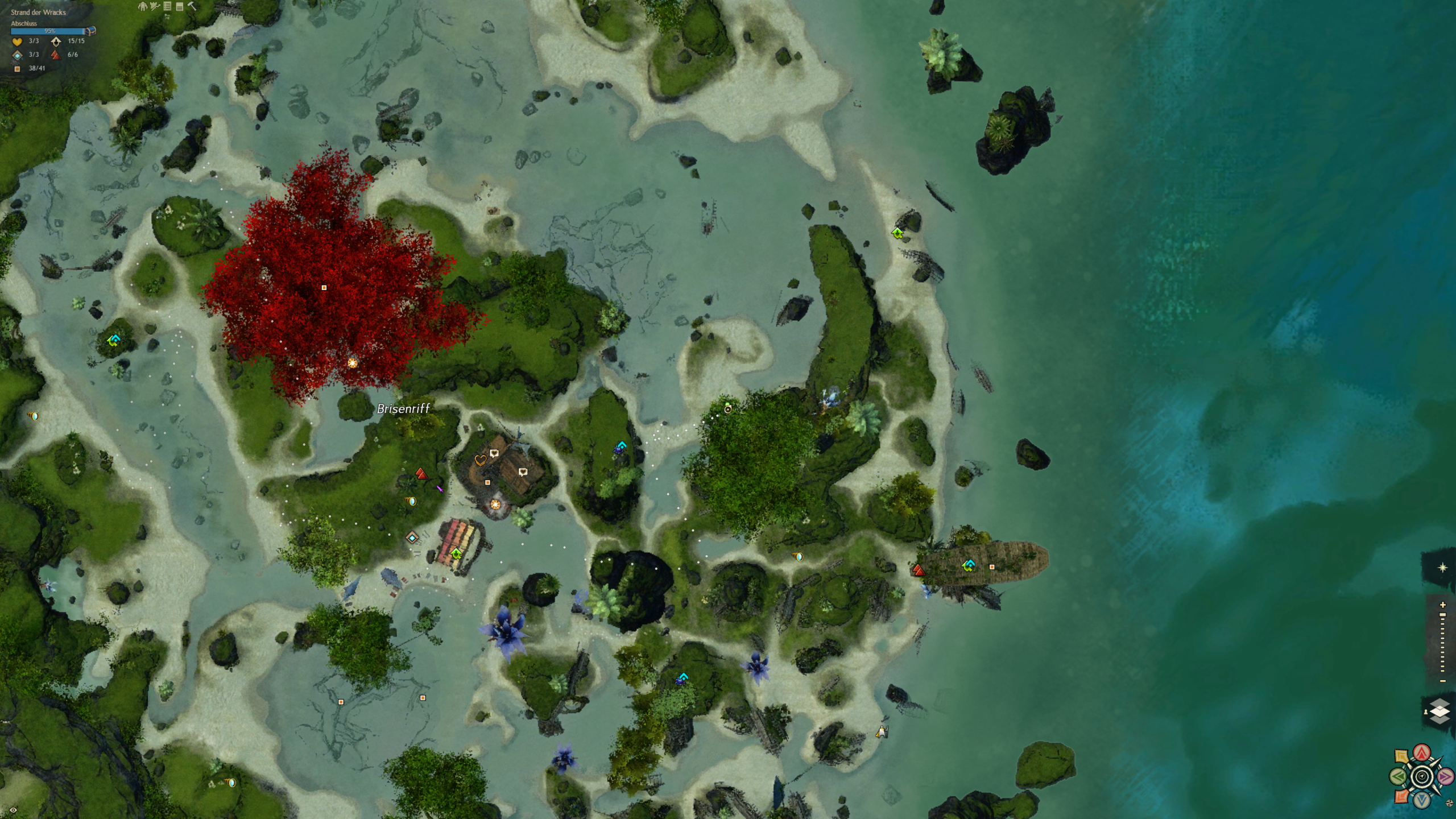Toggle the eye icon in bottom-left corner
The height and width of the screenshot is (819, 1456).
pos(13,810)
